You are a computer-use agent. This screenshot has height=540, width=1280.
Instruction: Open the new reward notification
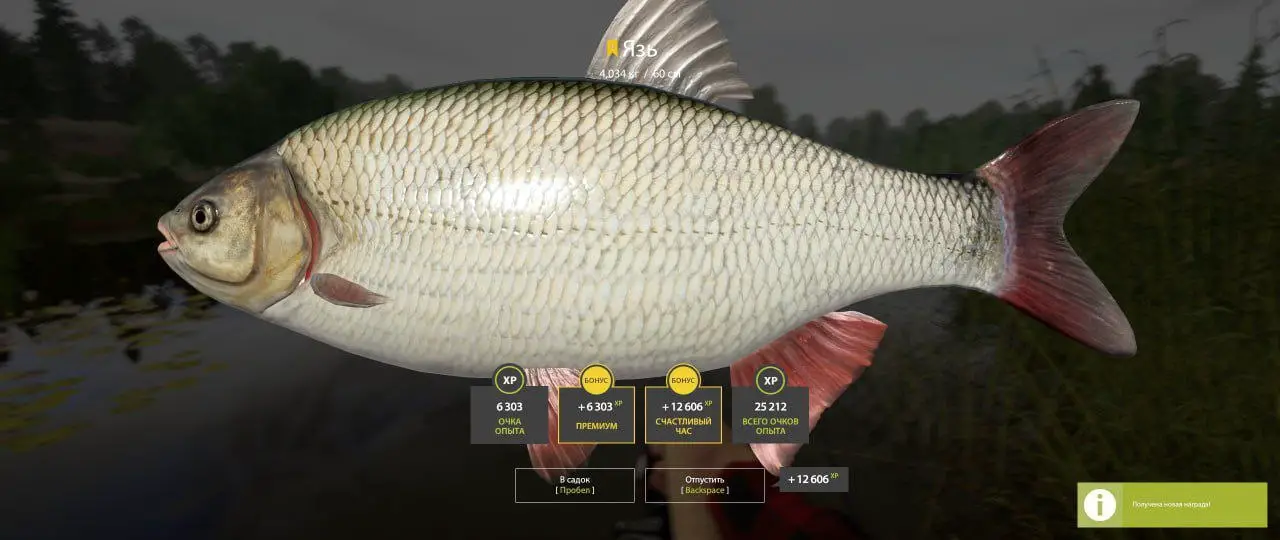pyautogui.click(x=1171, y=504)
